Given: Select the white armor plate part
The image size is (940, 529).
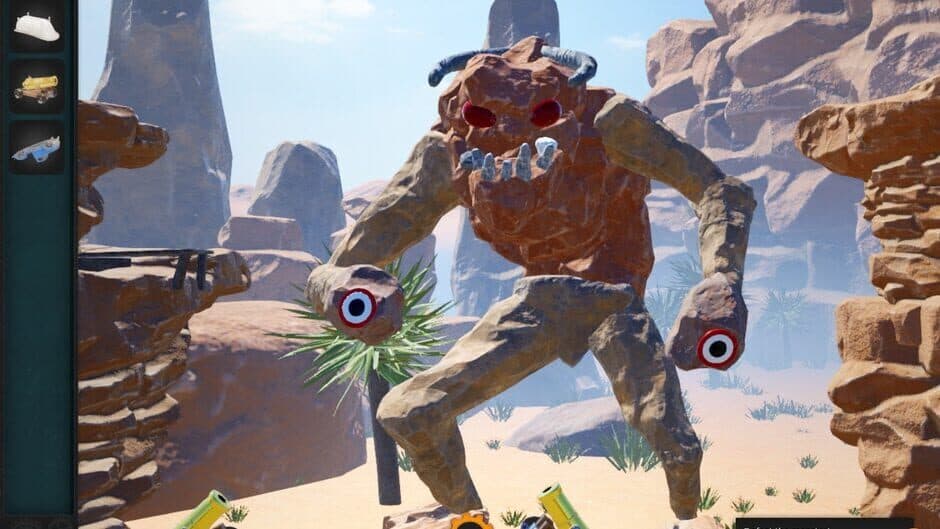Looking at the screenshot, I should tap(37, 27).
